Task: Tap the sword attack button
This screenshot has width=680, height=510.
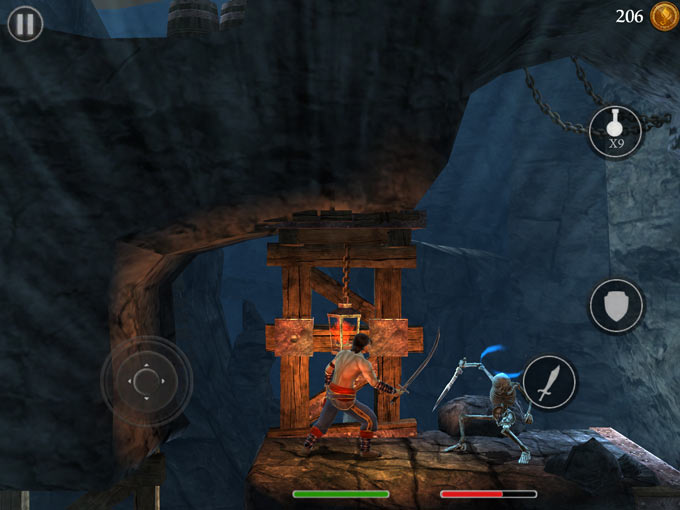Action: 549,382
